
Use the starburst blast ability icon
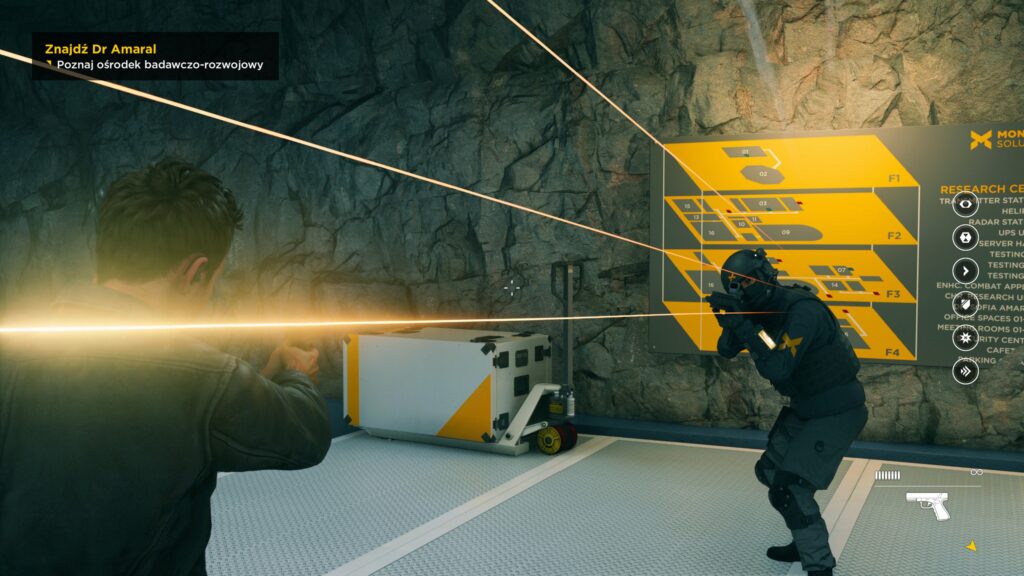coord(965,338)
